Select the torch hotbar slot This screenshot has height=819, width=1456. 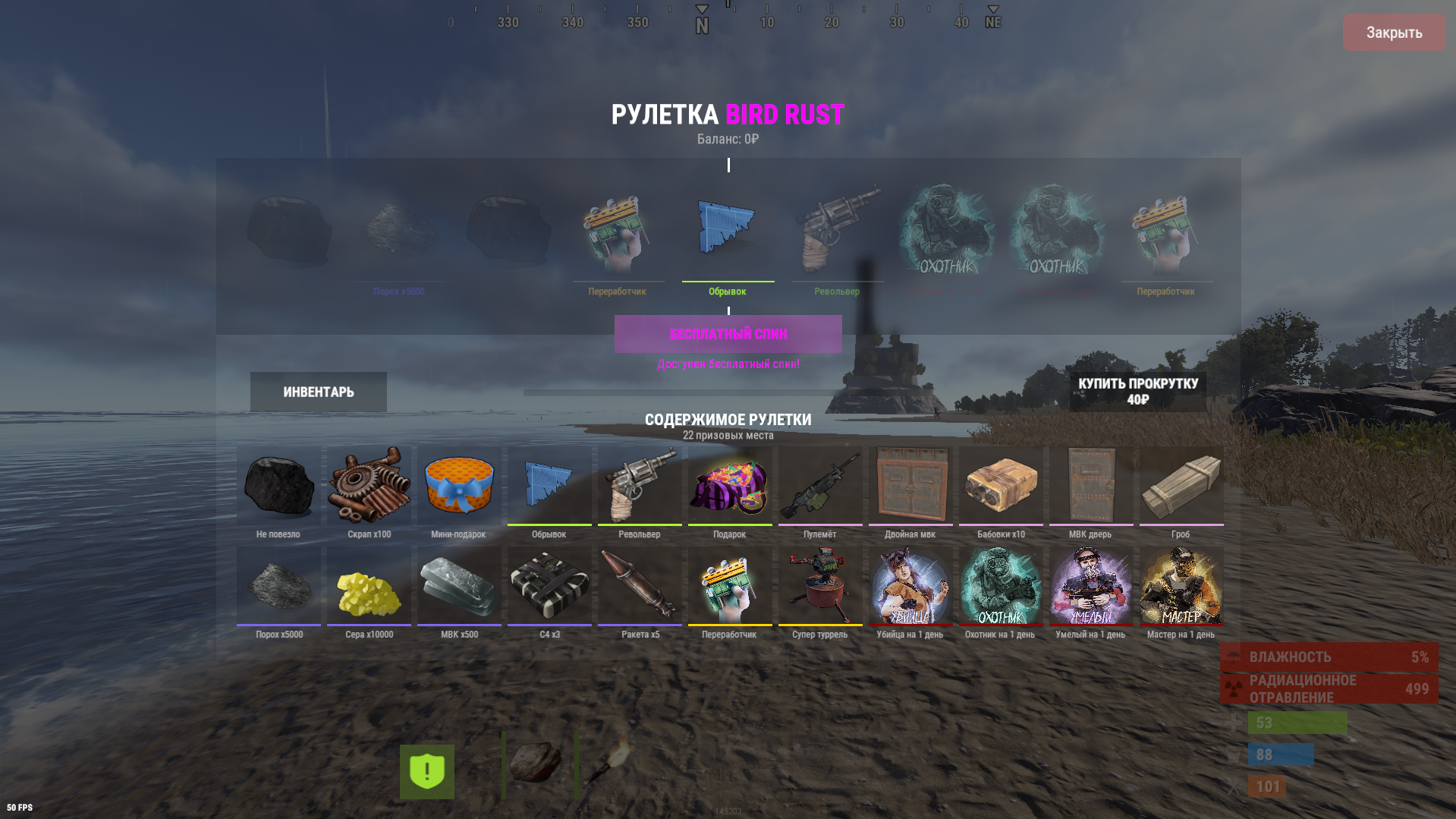click(x=609, y=764)
